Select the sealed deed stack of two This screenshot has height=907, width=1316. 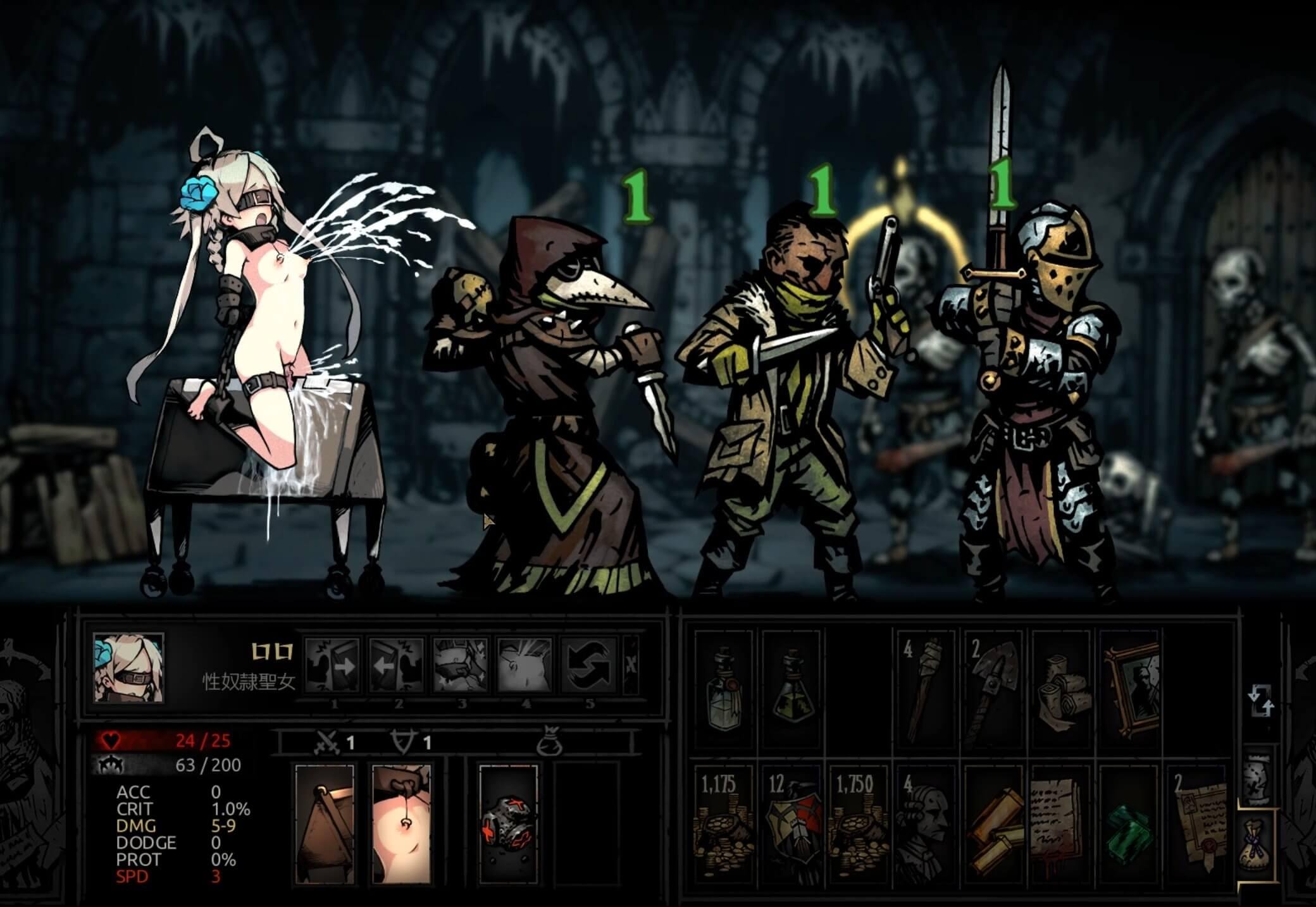[x=1199, y=824]
